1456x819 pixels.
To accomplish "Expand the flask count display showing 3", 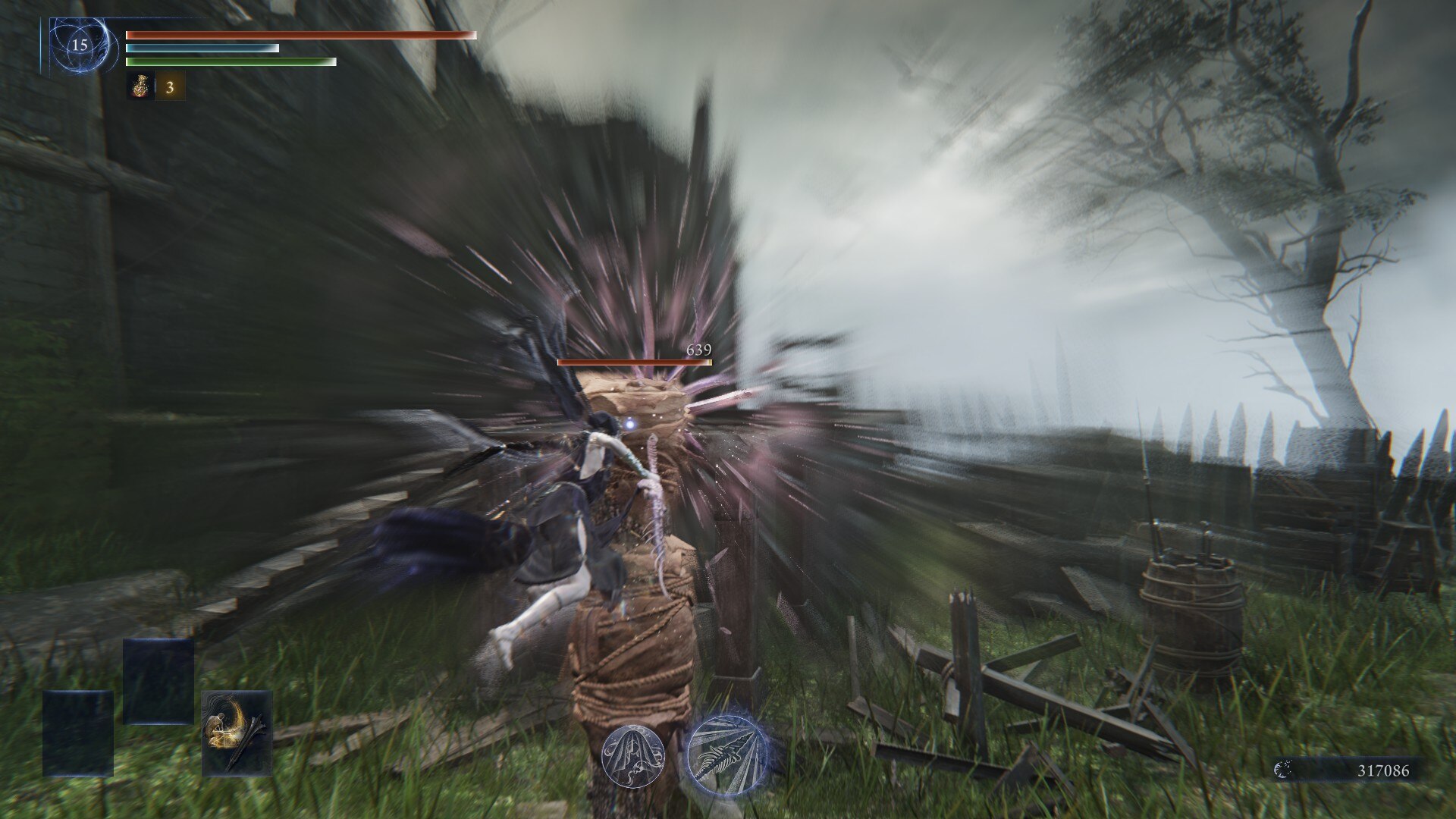I will pyautogui.click(x=170, y=87).
